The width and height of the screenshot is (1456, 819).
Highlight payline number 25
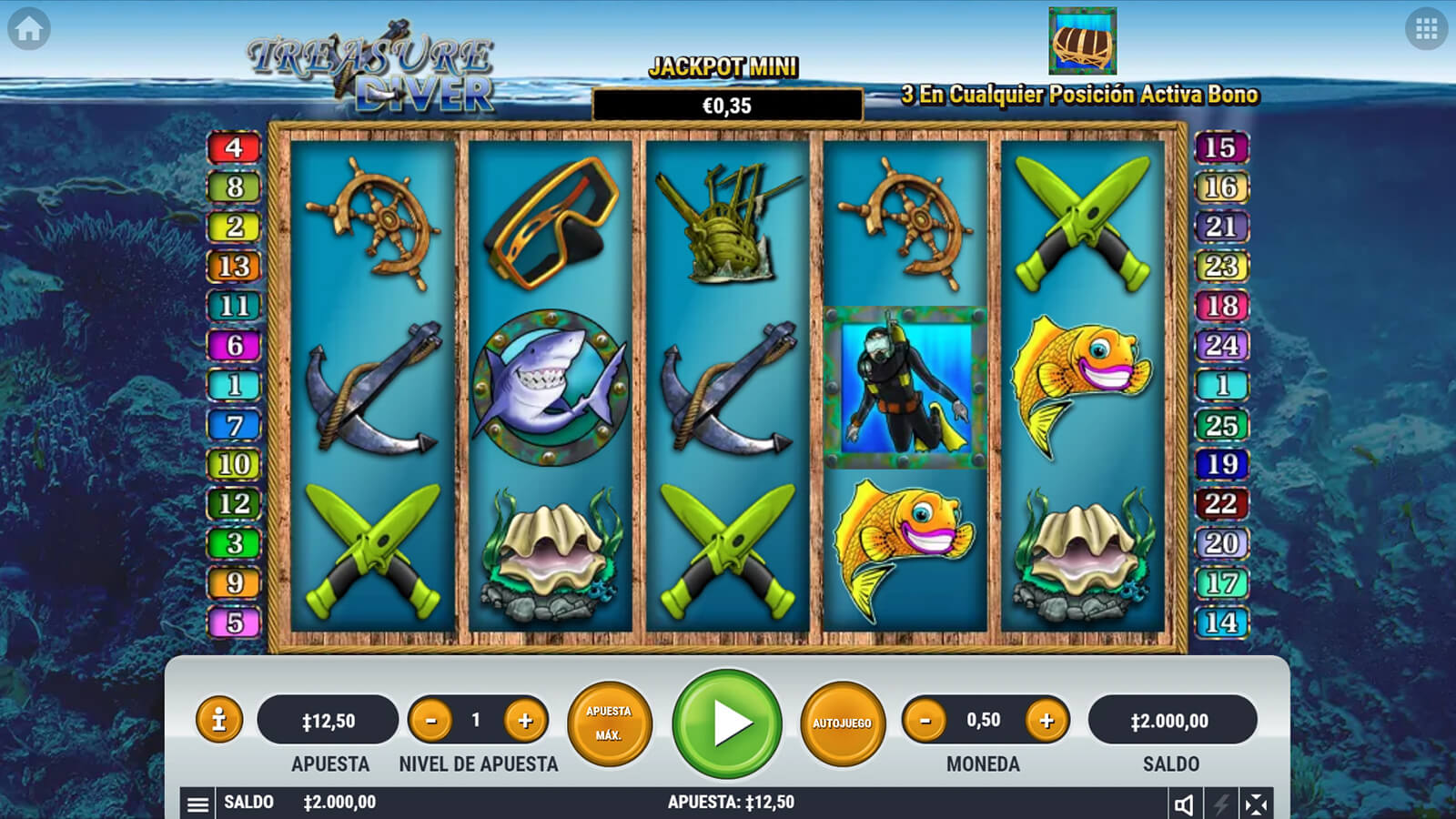point(1220,425)
